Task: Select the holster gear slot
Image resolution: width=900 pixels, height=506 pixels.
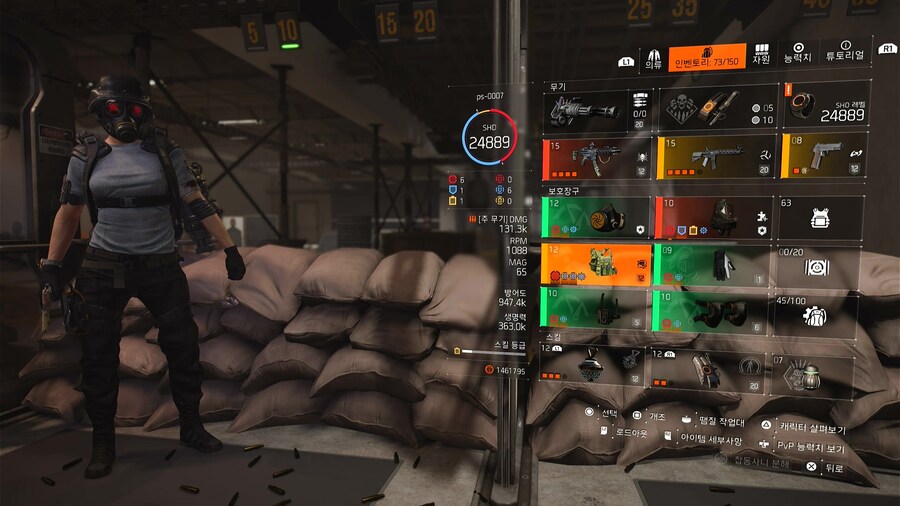Action: (x=596, y=309)
